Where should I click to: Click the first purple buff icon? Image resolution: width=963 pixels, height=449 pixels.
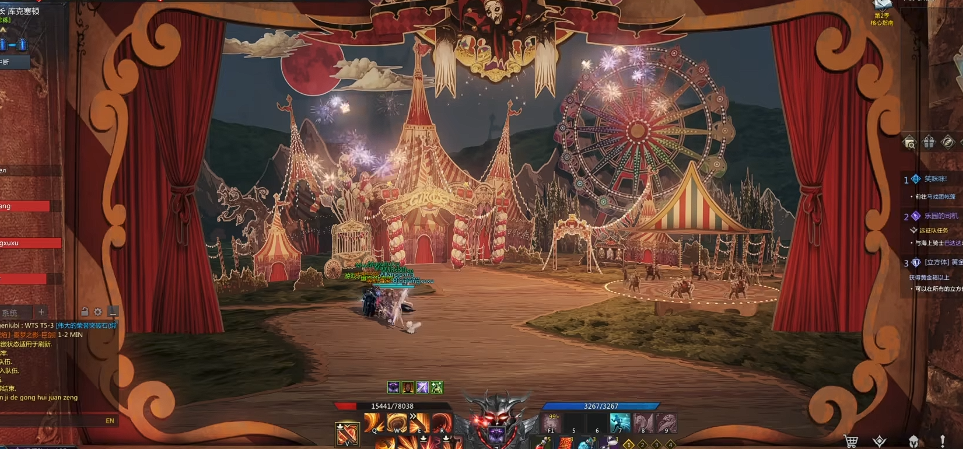[x=394, y=387]
